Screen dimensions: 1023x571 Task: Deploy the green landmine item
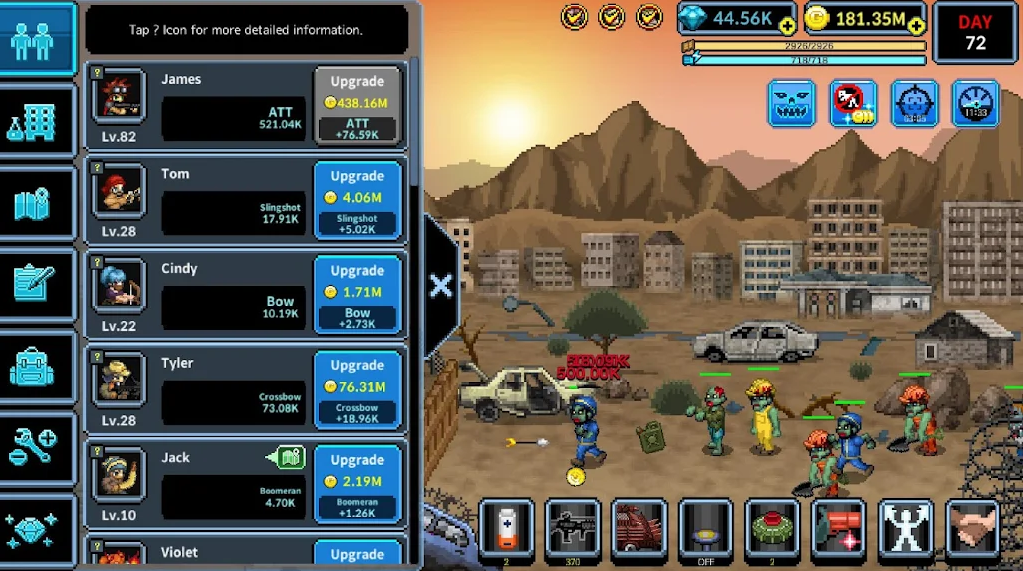[x=771, y=526]
